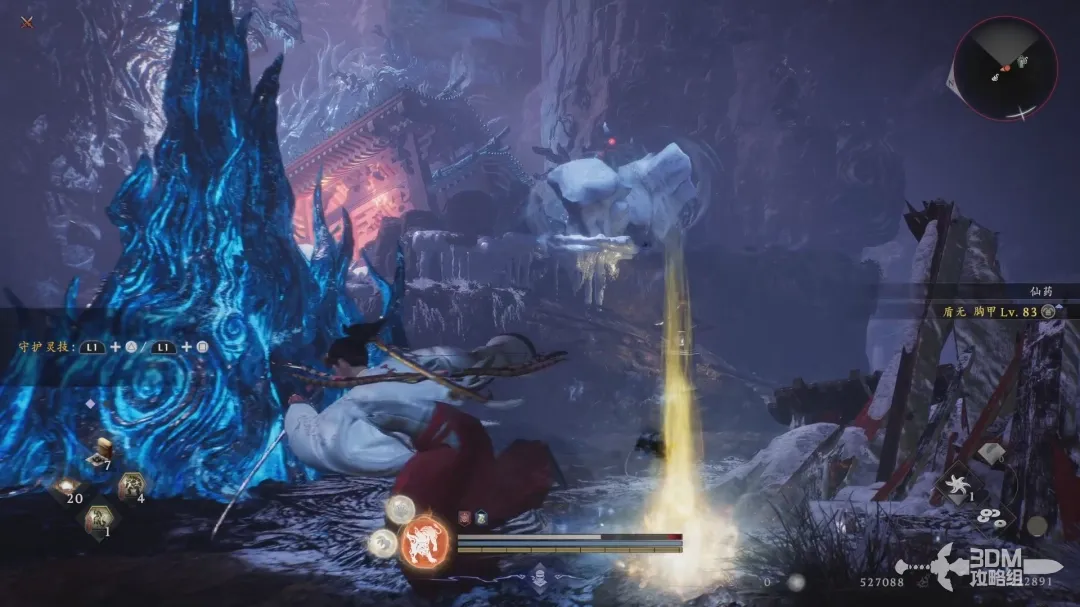Use the shortcut item with count 7
The height and width of the screenshot is (607, 1080).
click(x=99, y=456)
